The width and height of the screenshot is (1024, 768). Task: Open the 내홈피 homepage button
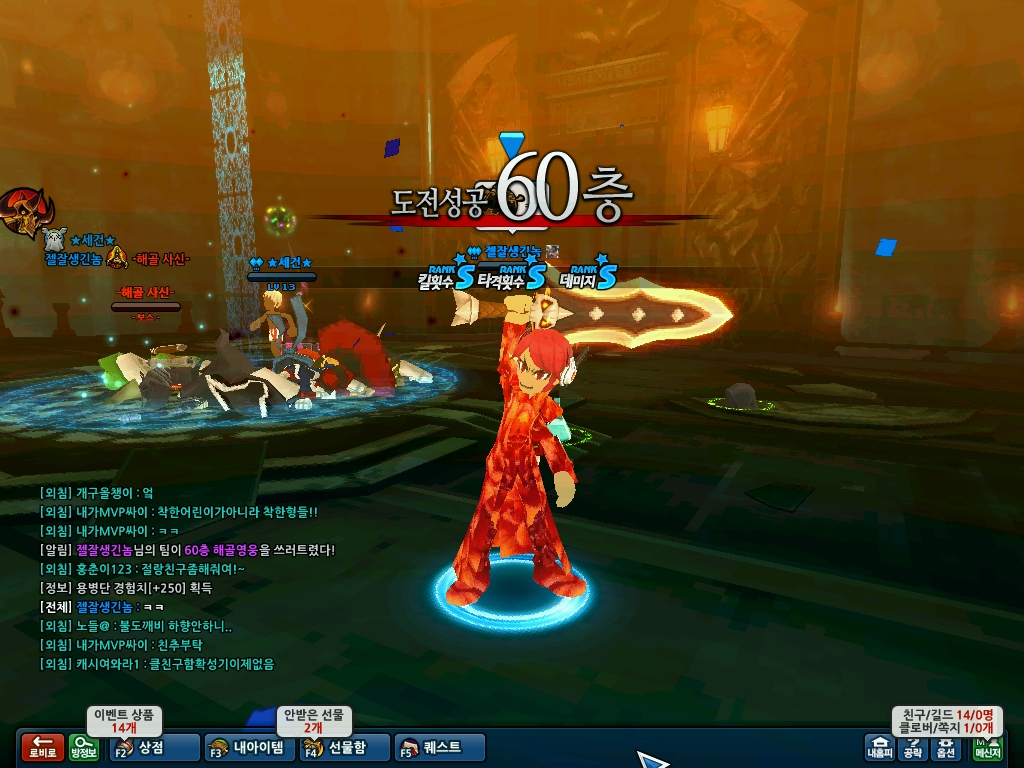tap(879, 747)
